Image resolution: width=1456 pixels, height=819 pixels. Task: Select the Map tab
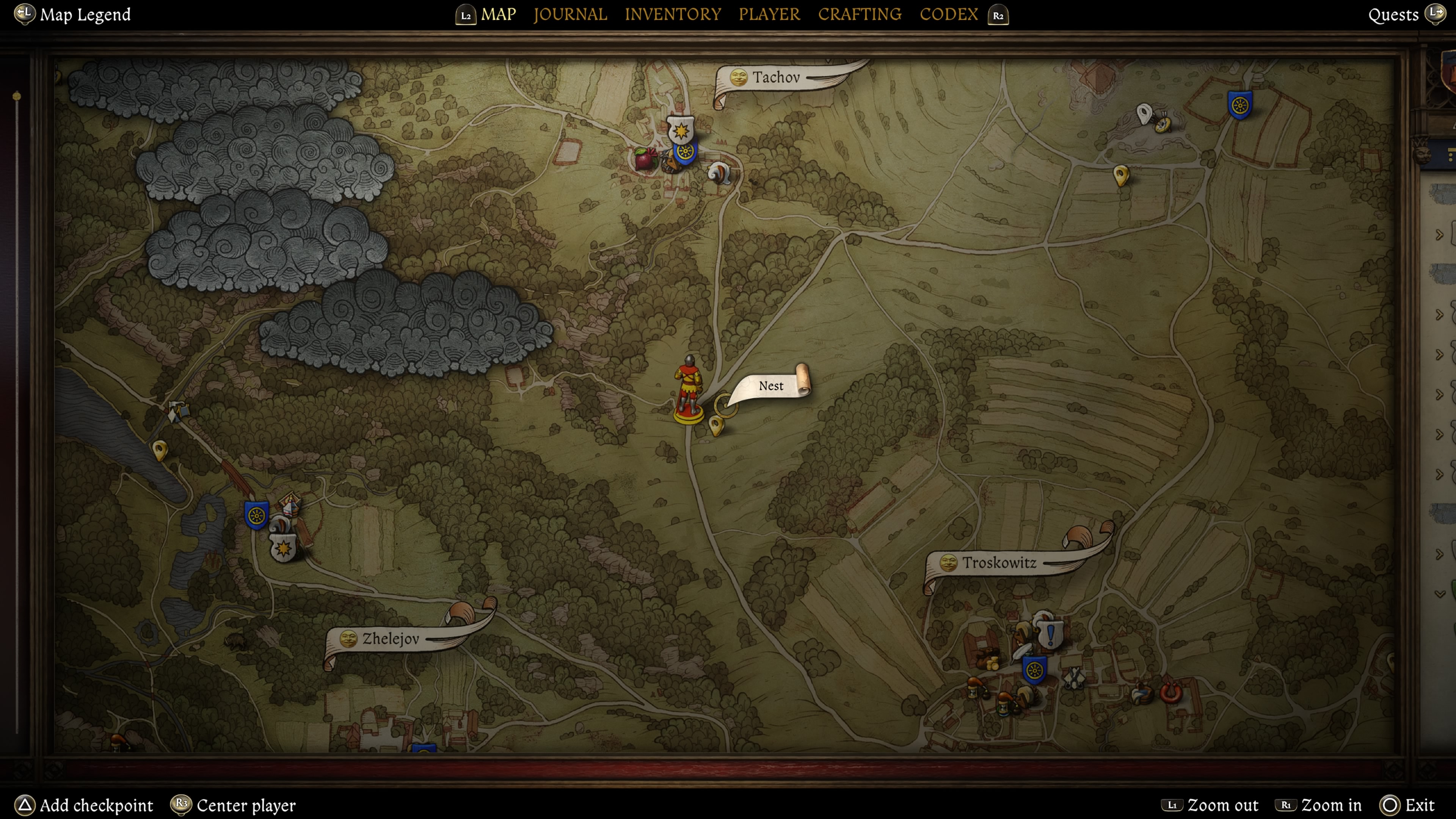pos(498,14)
